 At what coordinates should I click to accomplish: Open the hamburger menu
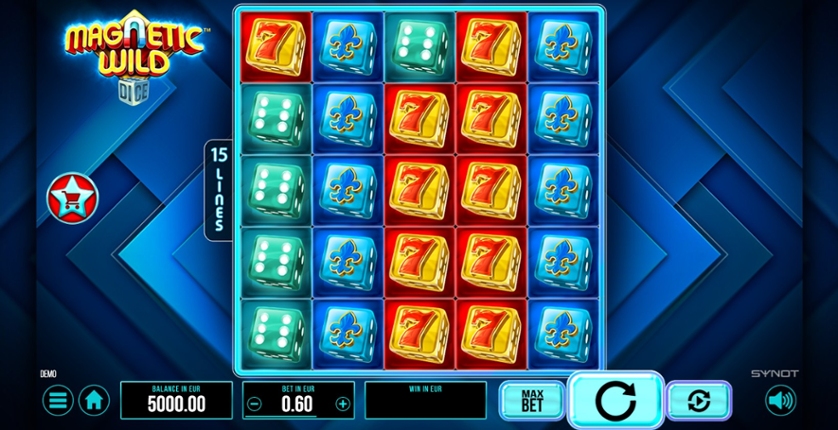point(57,401)
